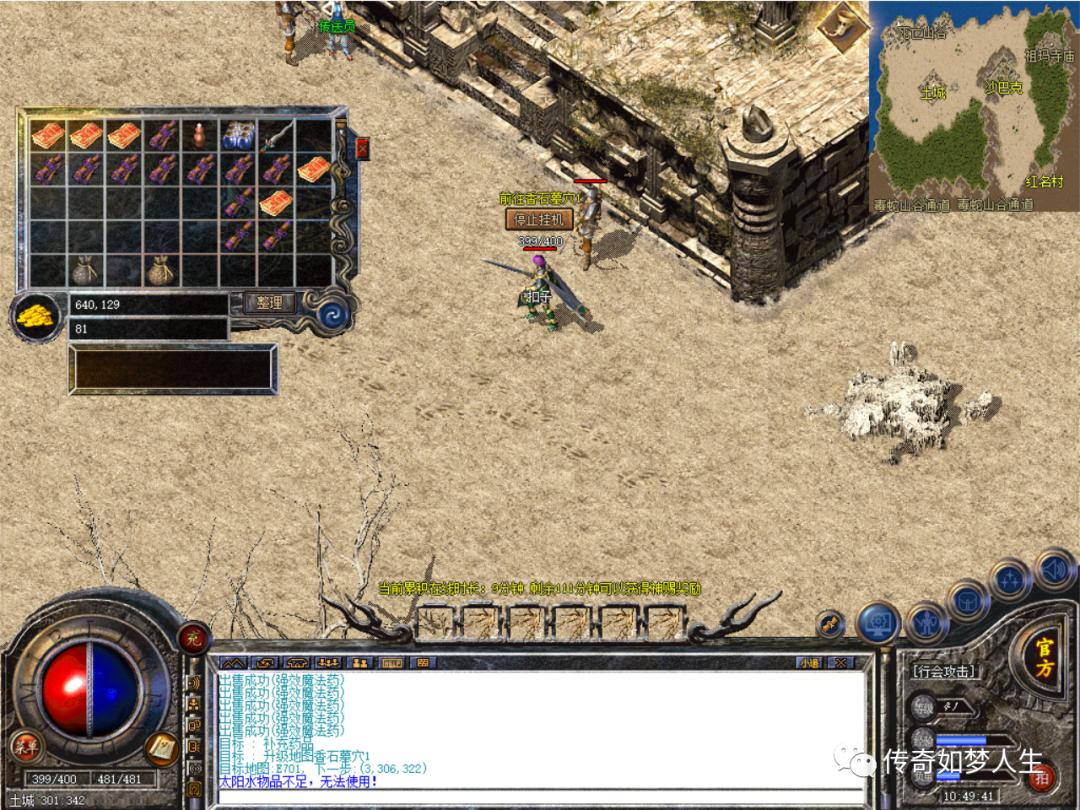Click the gold coins pile icon
This screenshot has height=810, width=1080.
[35, 315]
